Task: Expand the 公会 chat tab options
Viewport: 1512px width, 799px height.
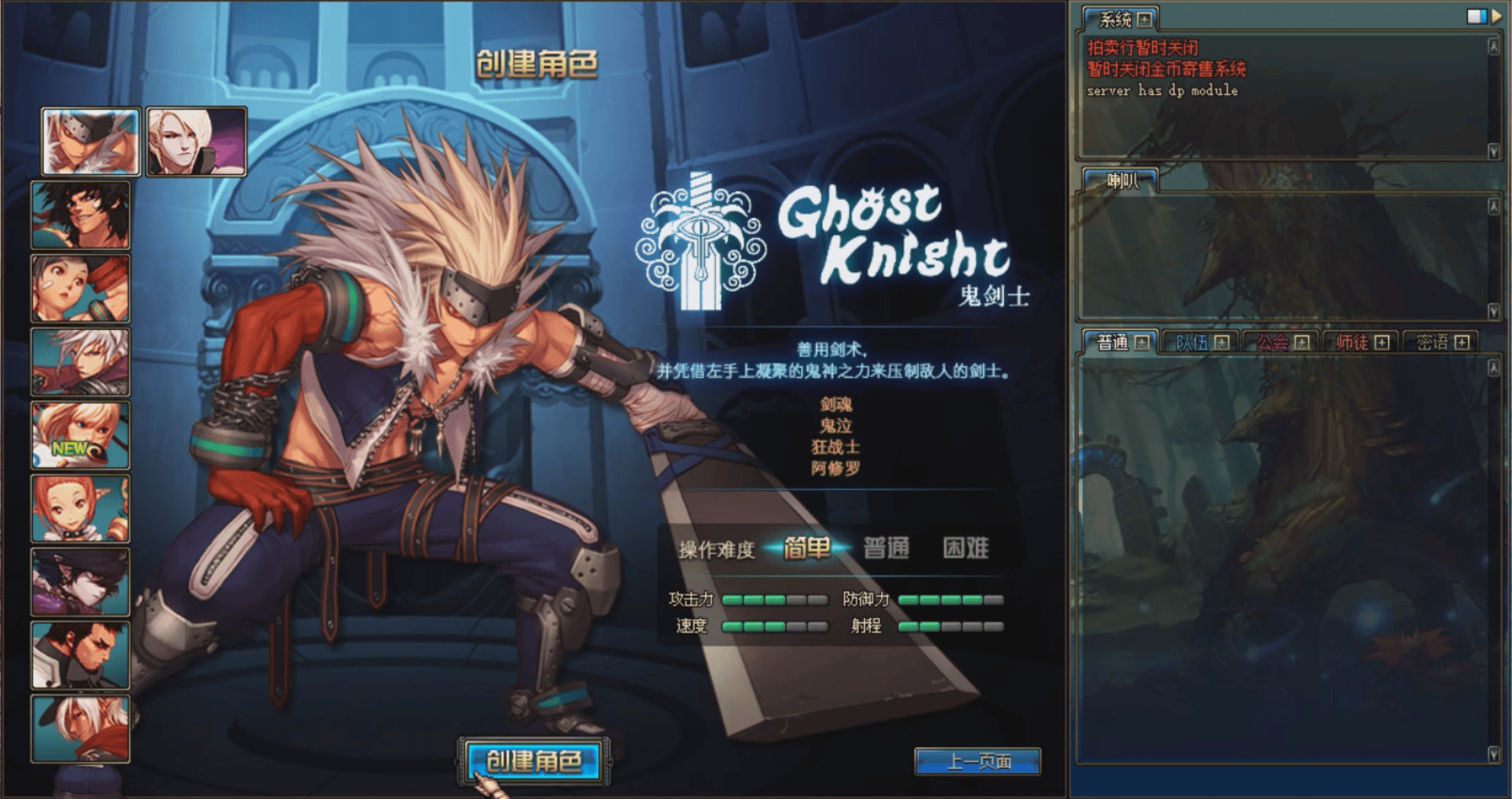Action: tap(1300, 341)
